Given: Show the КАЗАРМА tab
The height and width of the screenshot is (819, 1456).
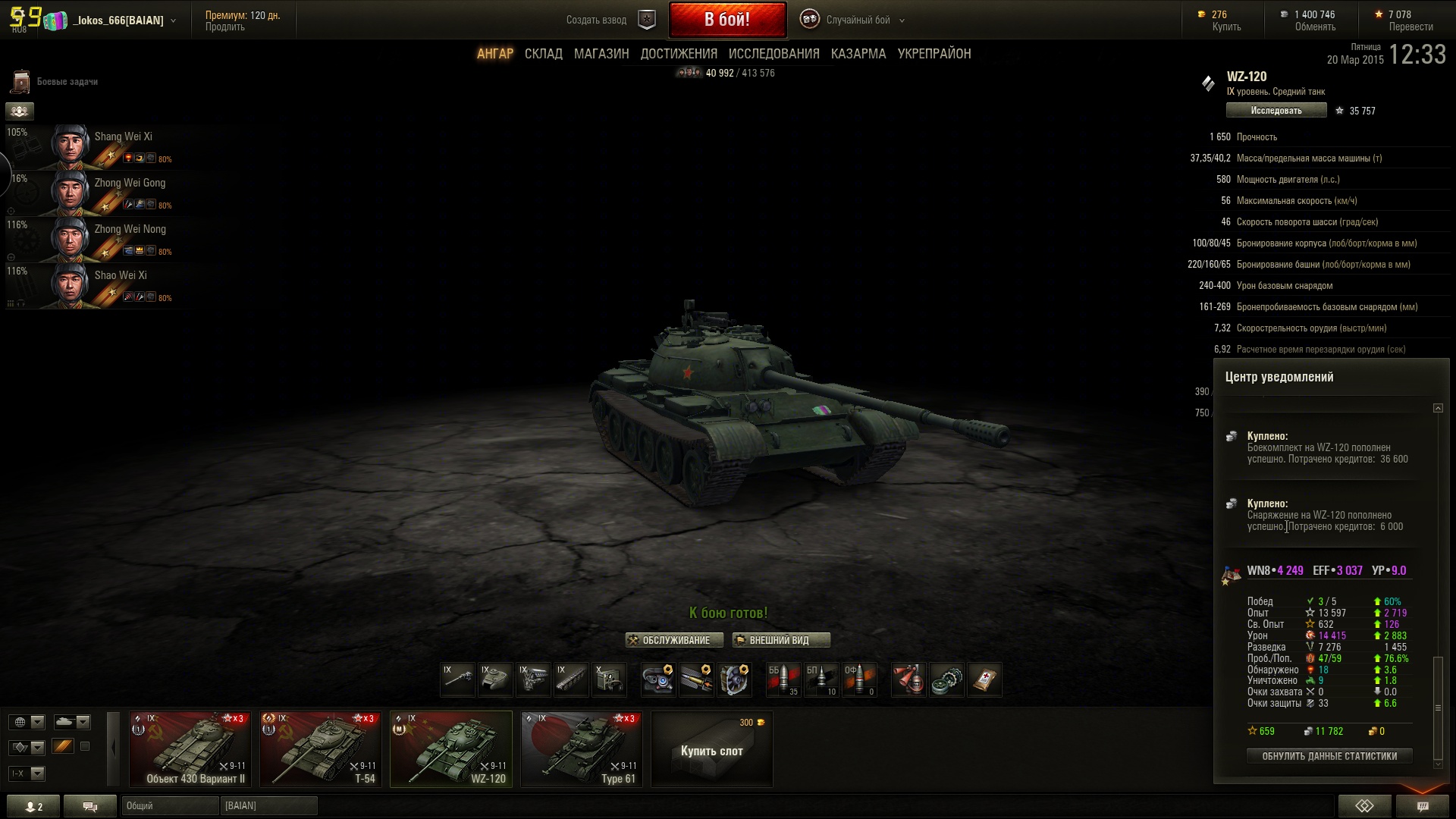Looking at the screenshot, I should click(x=858, y=54).
